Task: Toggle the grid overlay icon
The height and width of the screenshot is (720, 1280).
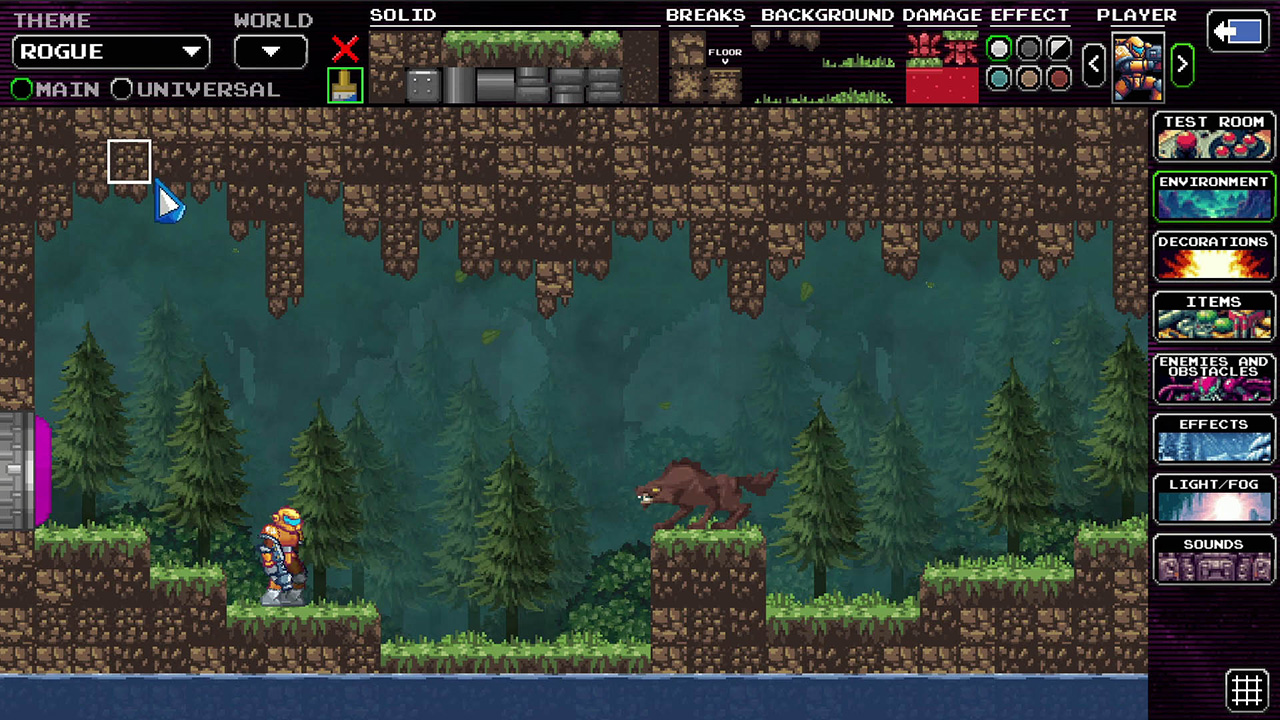Action: tap(1247, 689)
